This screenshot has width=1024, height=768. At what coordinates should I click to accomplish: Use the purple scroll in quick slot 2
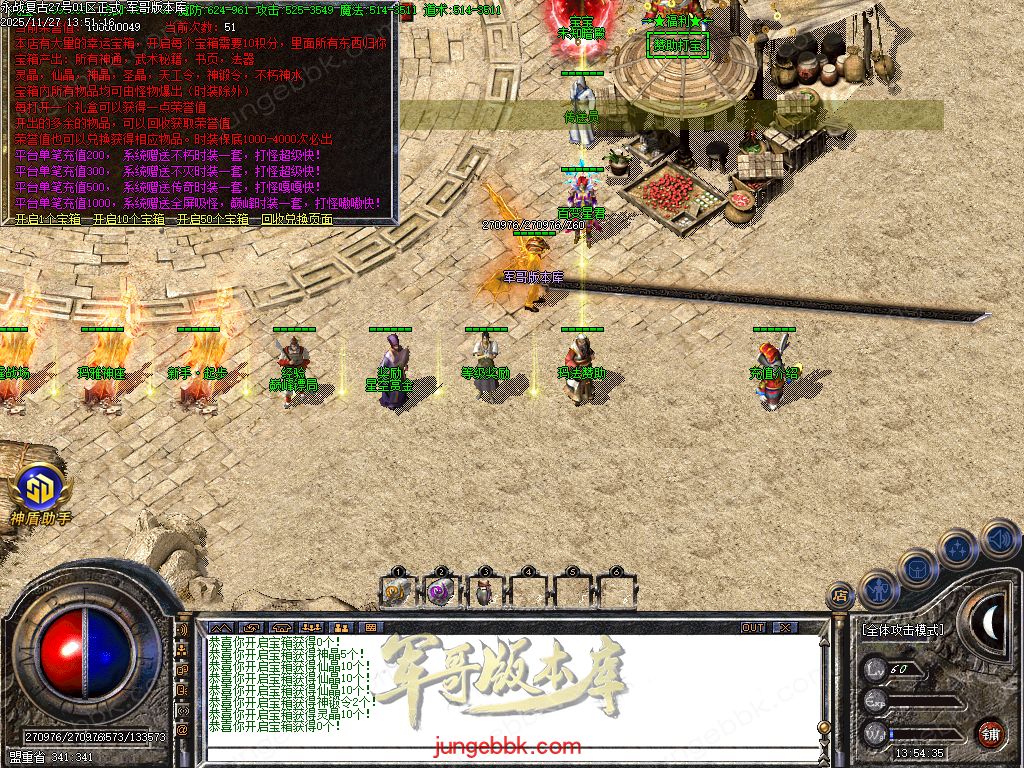click(x=441, y=592)
